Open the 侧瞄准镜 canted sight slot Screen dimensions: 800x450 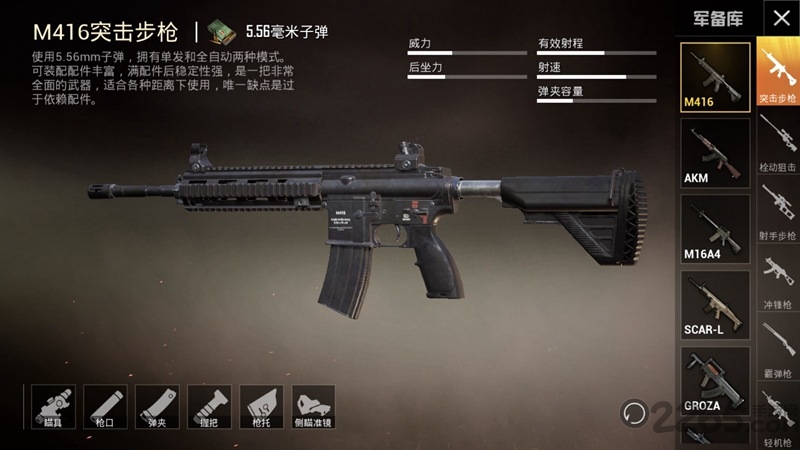tap(314, 407)
